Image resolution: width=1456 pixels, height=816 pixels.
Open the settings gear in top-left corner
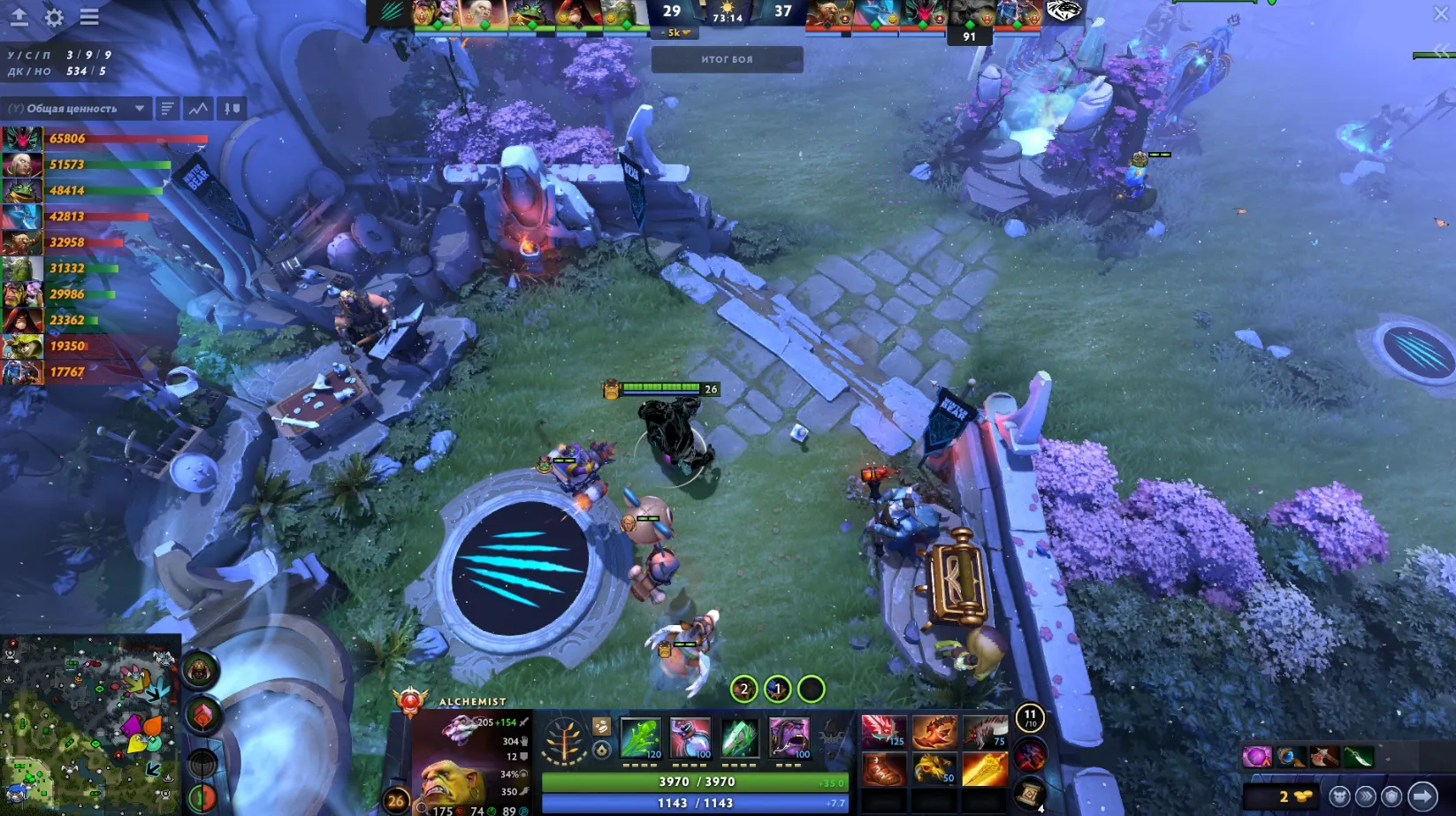(x=53, y=16)
